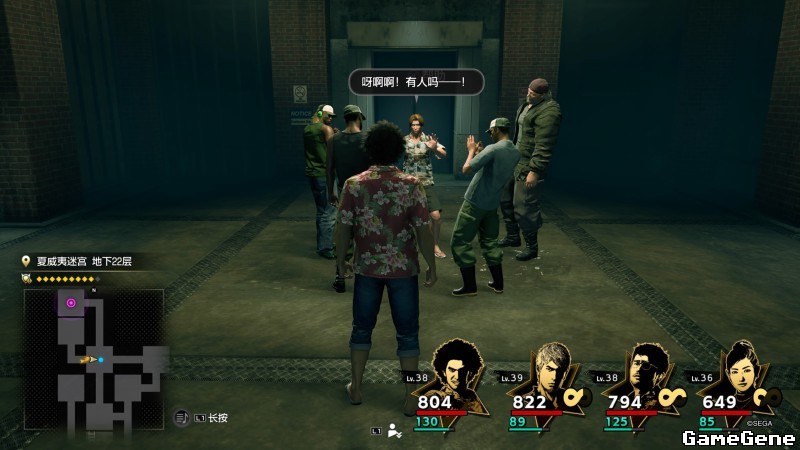Click the pink destination marker on the minimap
This screenshot has width=800, height=450.
tap(71, 302)
